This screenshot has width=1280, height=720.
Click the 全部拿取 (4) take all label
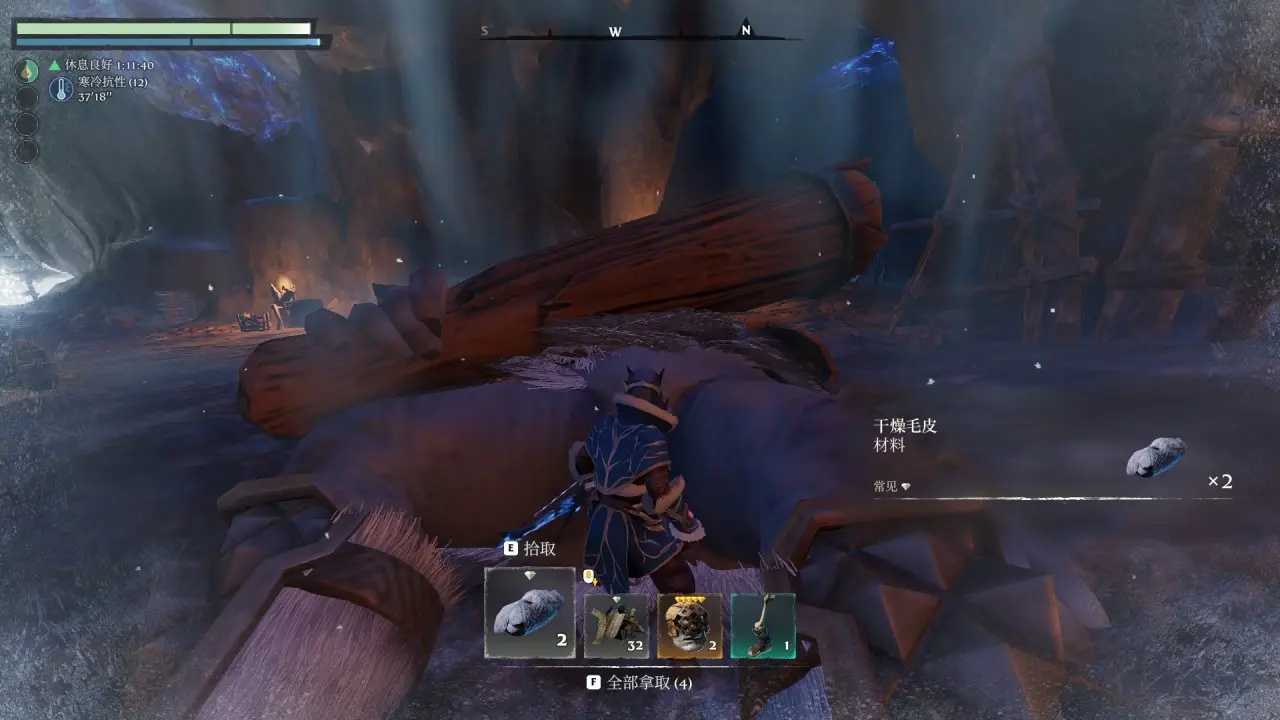coord(649,683)
